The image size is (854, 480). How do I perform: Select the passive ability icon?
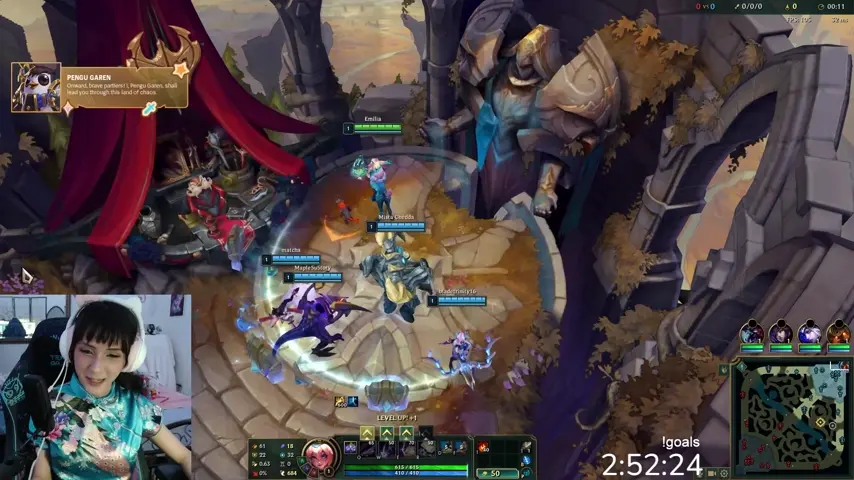350,449
